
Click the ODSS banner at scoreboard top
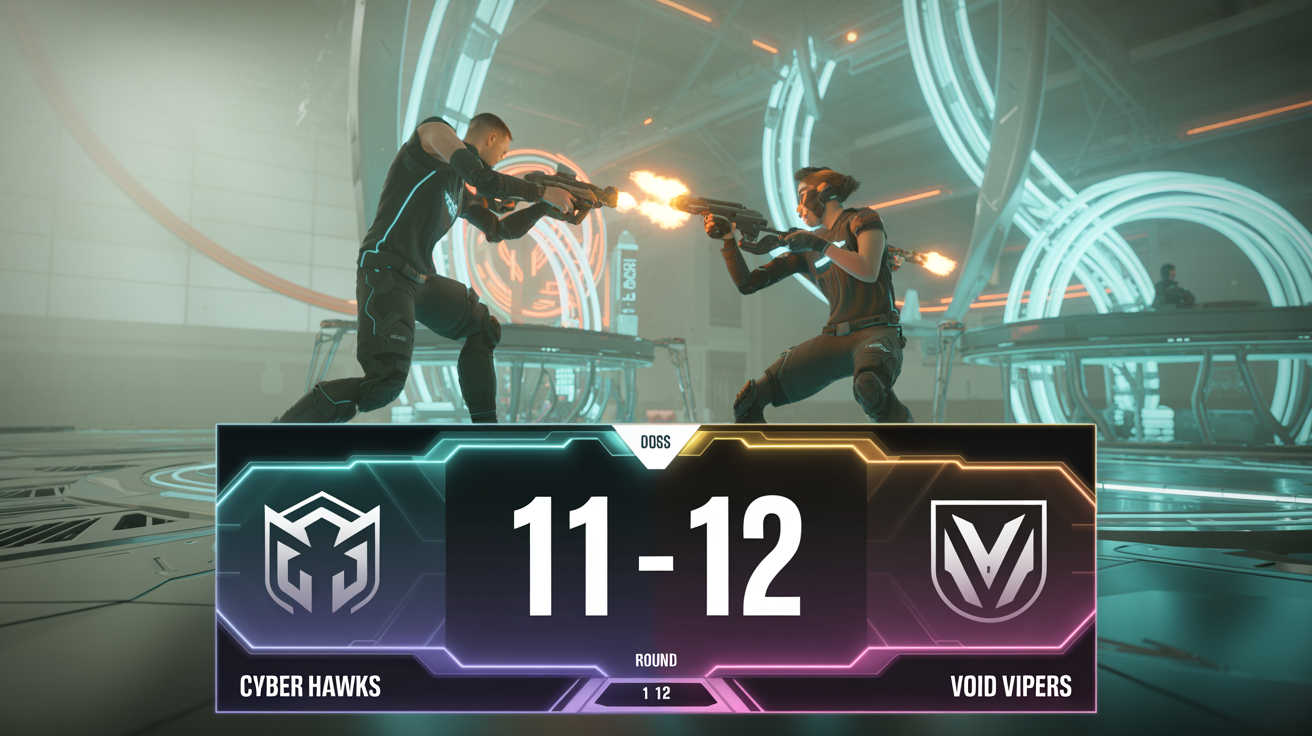(x=655, y=440)
